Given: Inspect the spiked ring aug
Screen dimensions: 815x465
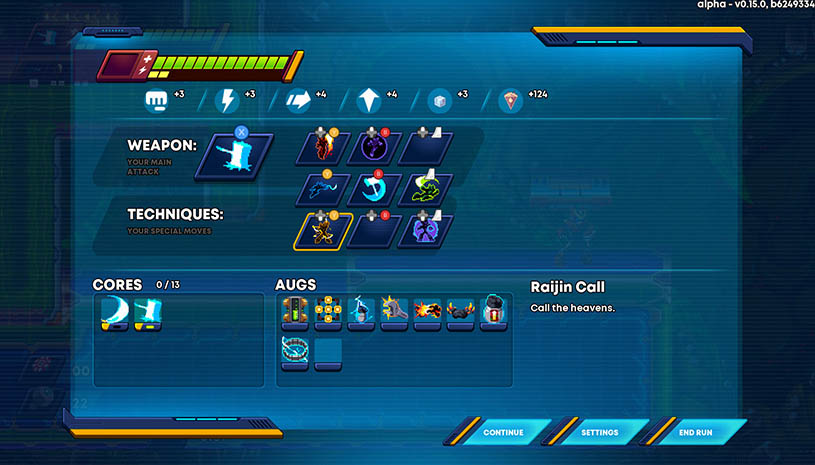Looking at the screenshot, I should (295, 351).
